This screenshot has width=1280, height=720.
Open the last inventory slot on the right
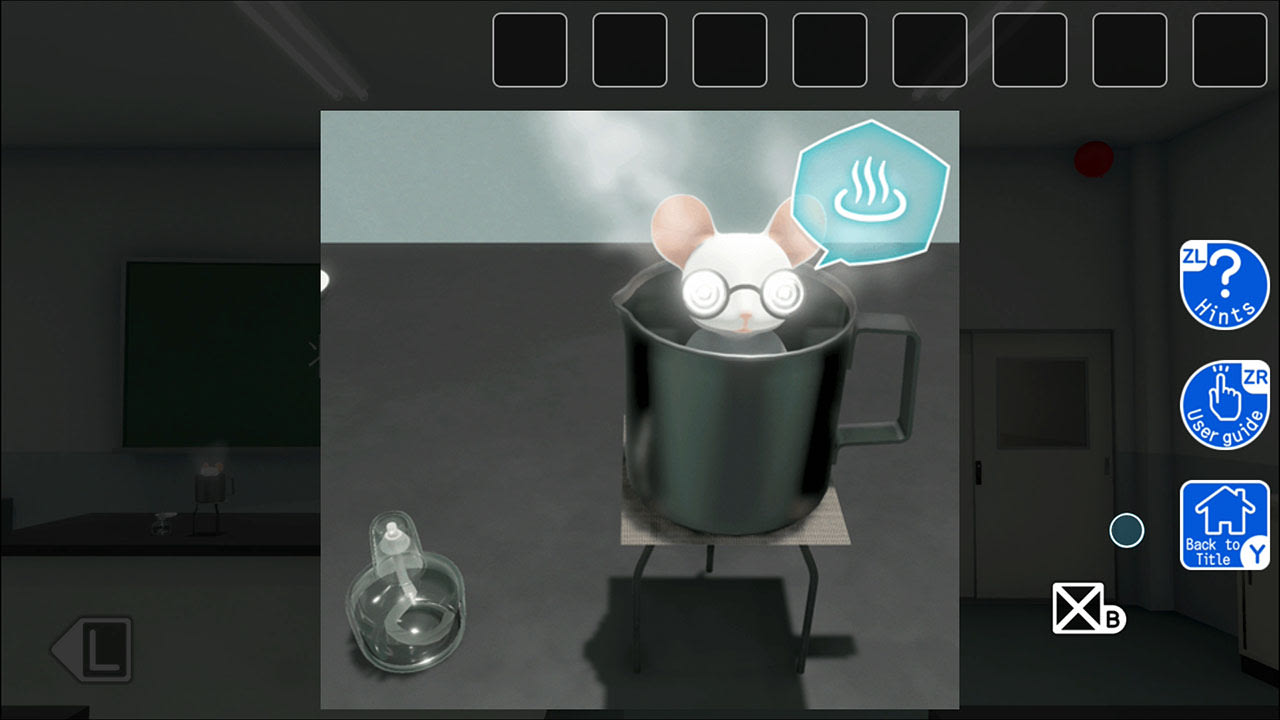[1230, 50]
